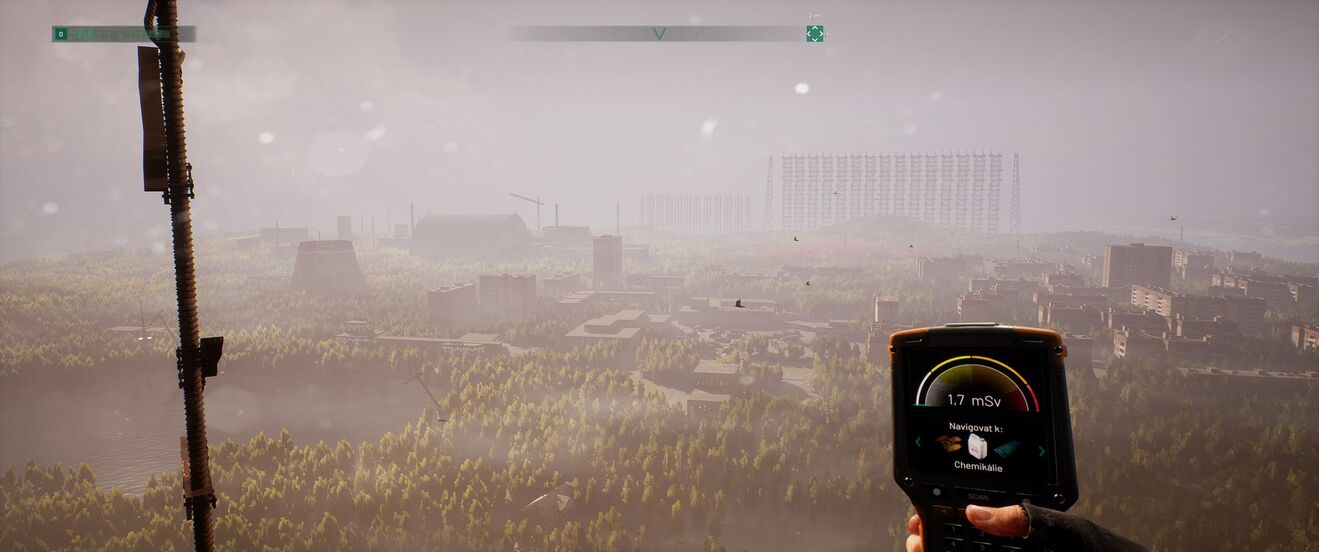Click the compass bar heading indicator

click(x=659, y=33)
